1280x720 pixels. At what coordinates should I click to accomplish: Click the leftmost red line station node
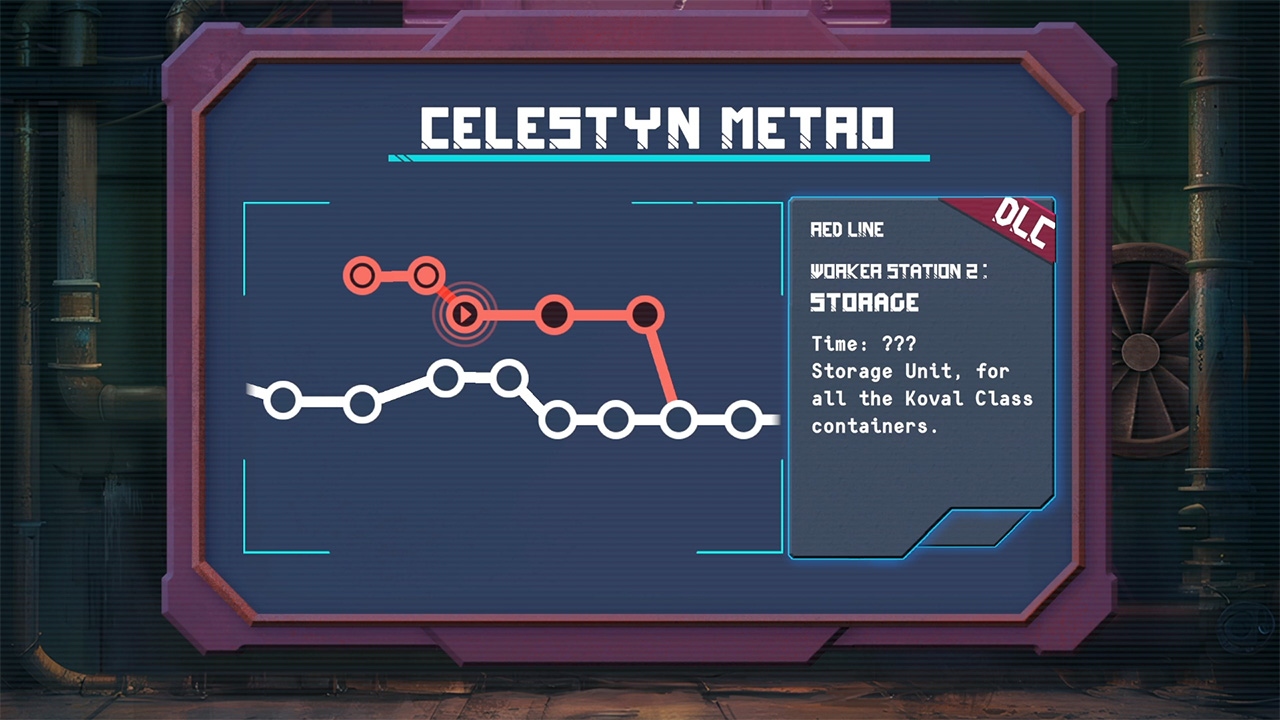pyautogui.click(x=362, y=276)
